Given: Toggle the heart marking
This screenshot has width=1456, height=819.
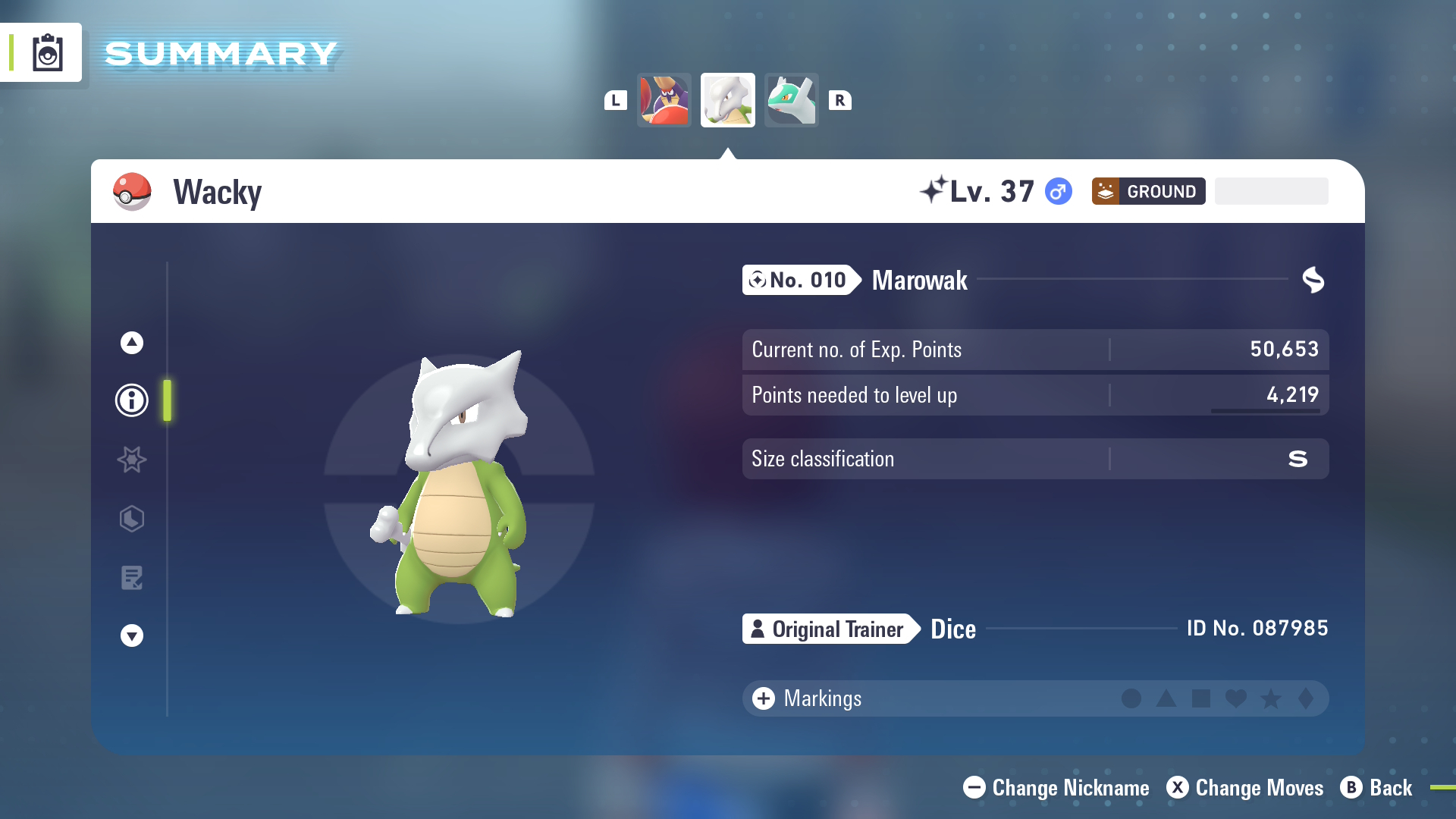Looking at the screenshot, I should tap(1235, 698).
